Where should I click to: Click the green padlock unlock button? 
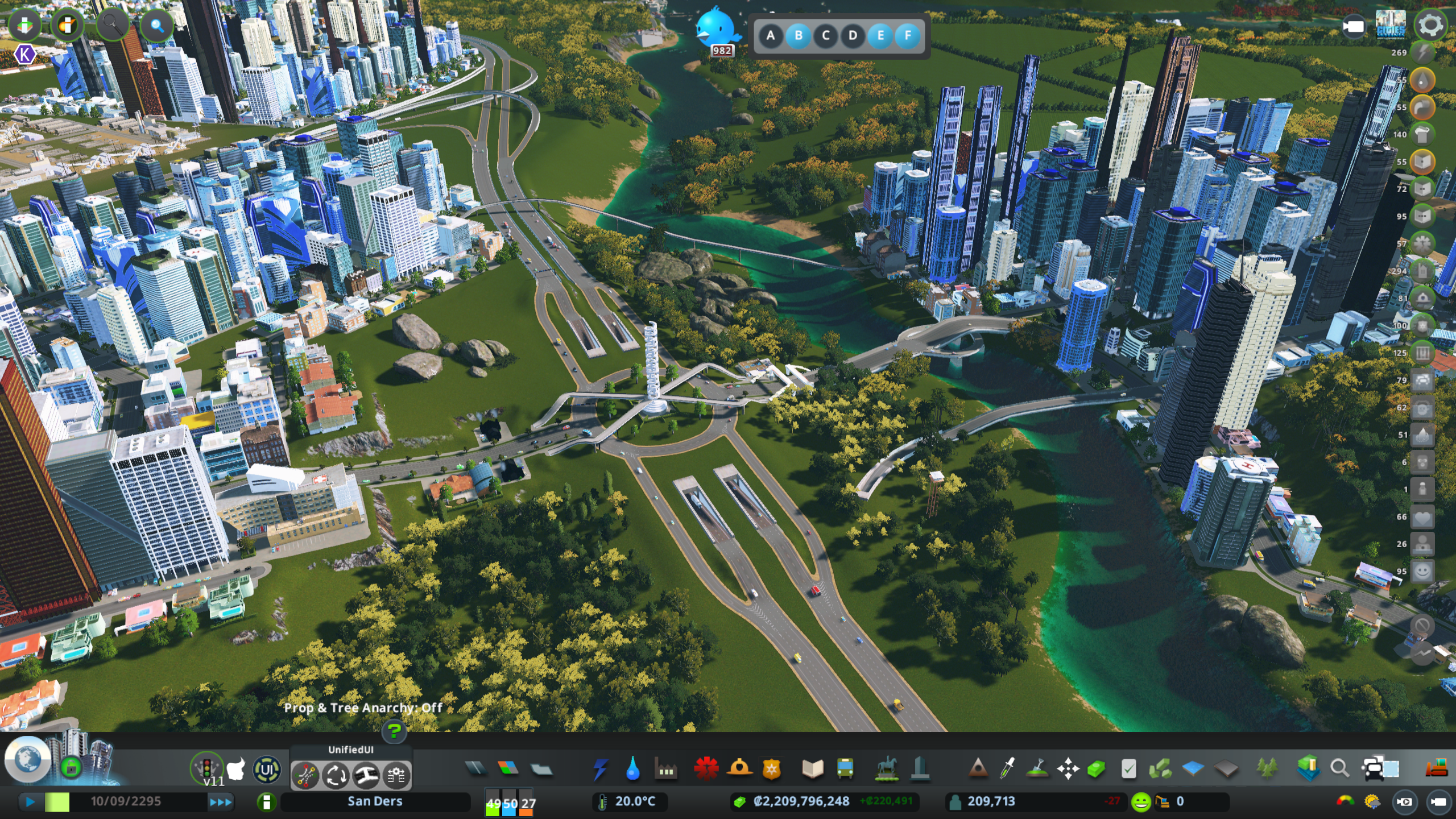click(71, 767)
